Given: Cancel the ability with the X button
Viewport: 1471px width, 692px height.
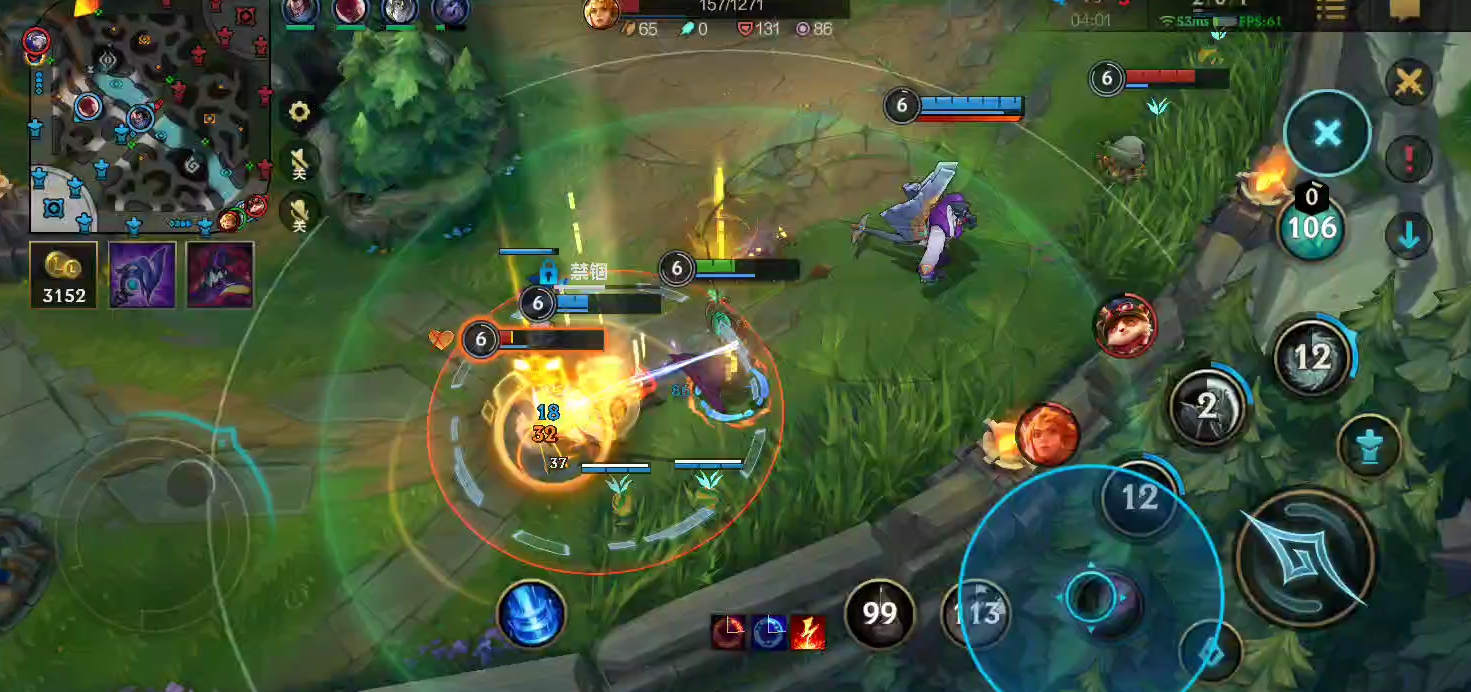Looking at the screenshot, I should tap(1327, 133).
